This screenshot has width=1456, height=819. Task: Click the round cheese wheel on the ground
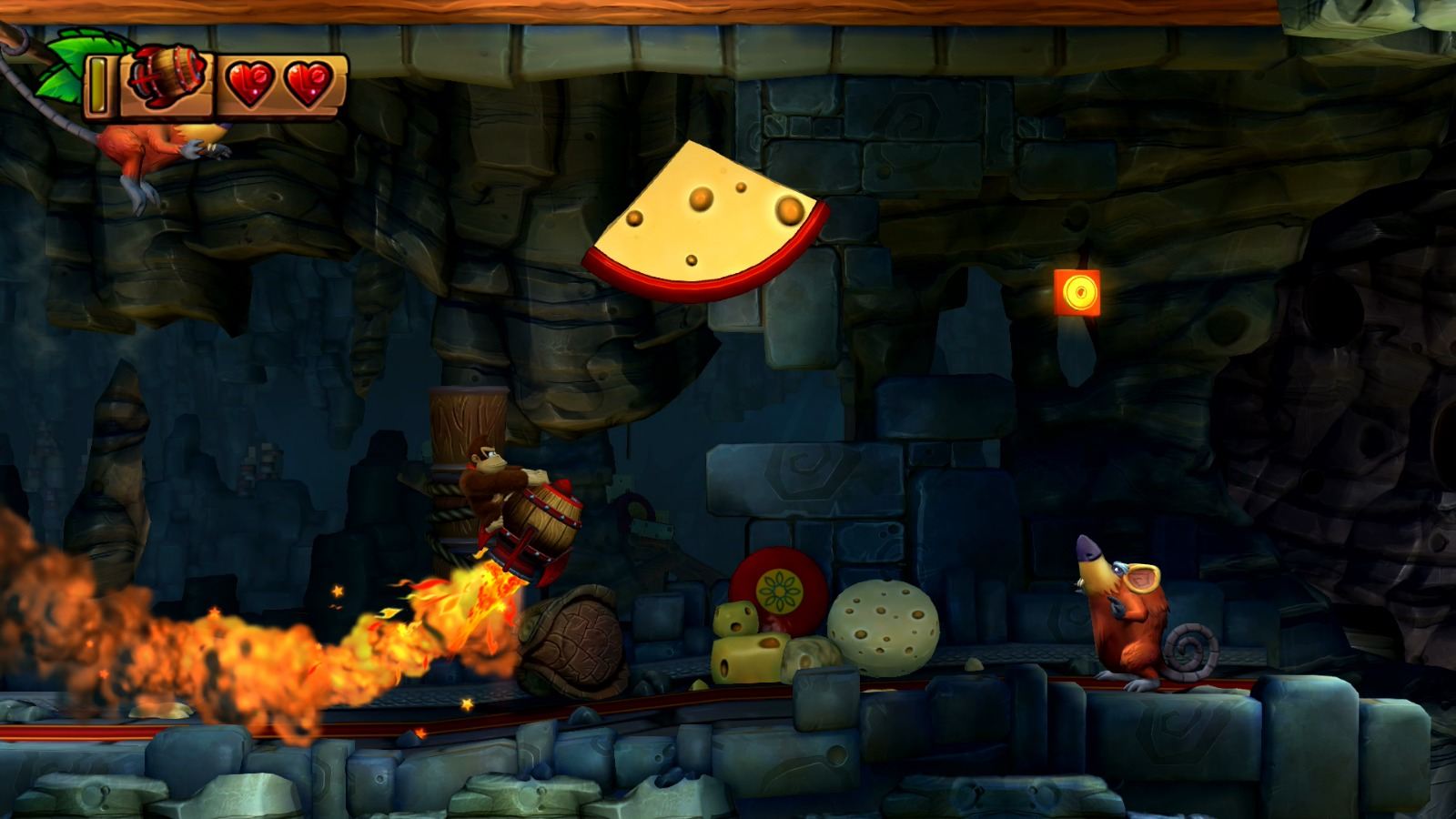885,628
